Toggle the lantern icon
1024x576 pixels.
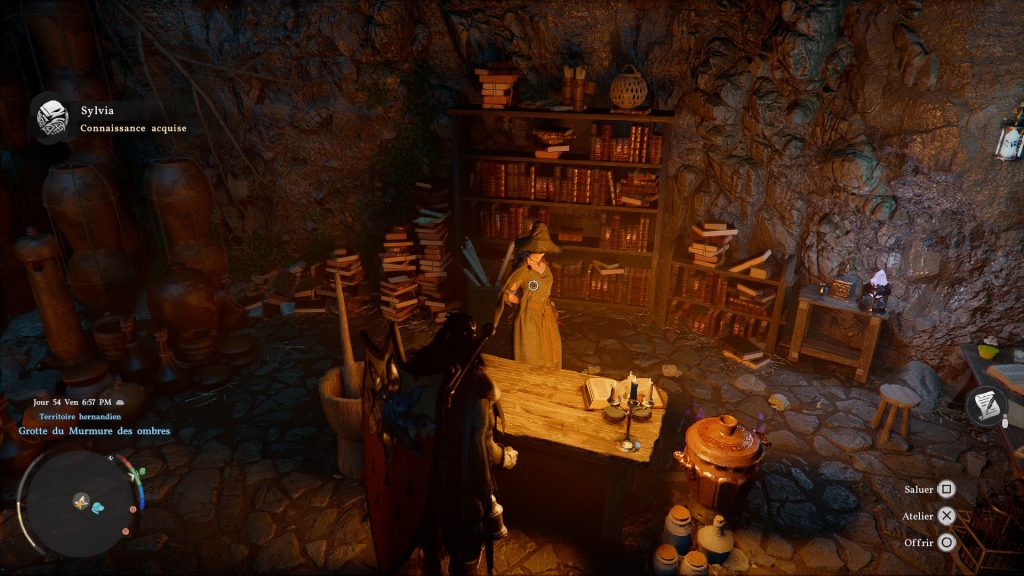coord(1009,138)
